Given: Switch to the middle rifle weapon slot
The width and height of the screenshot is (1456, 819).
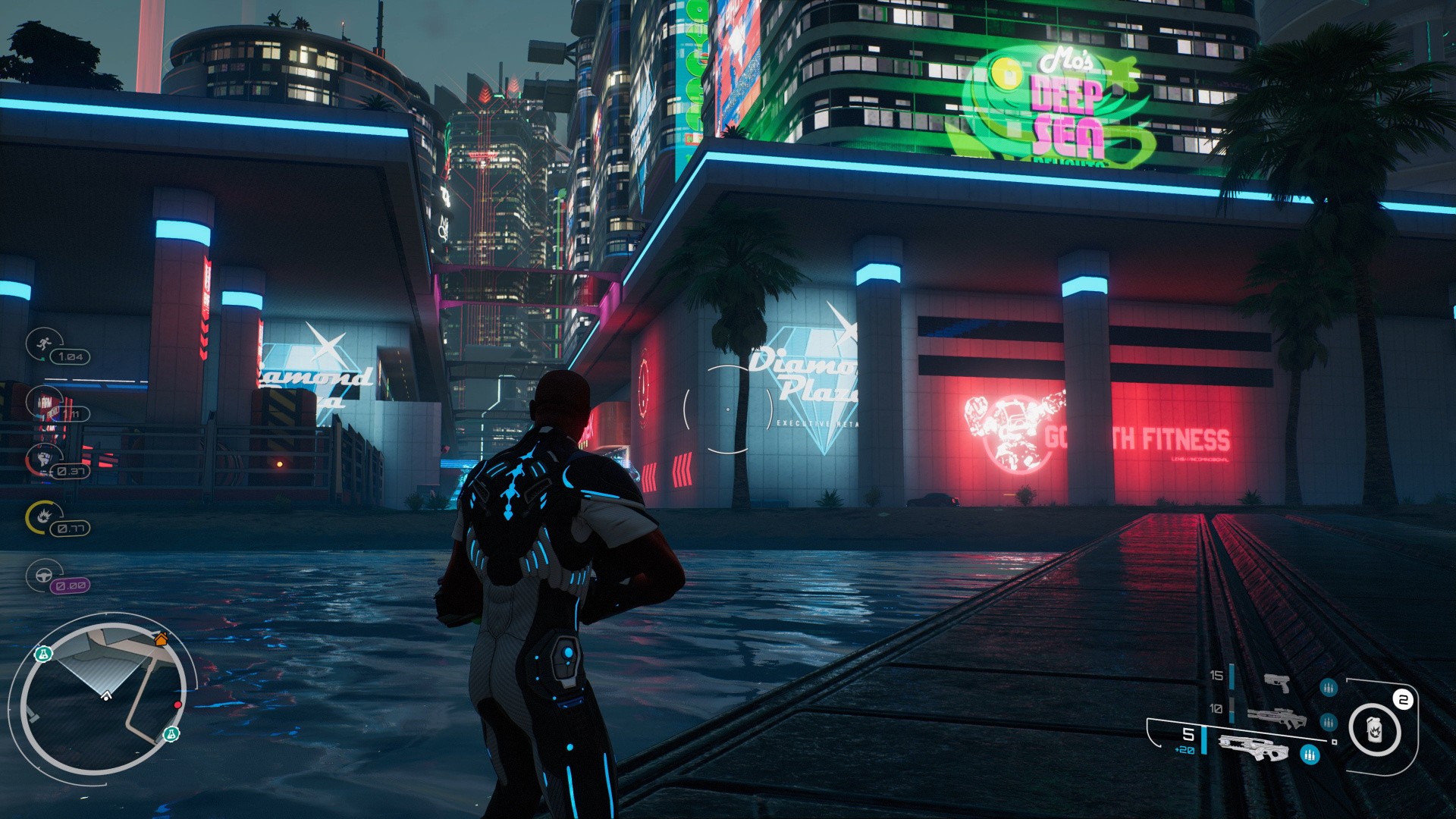Looking at the screenshot, I should (1276, 717).
